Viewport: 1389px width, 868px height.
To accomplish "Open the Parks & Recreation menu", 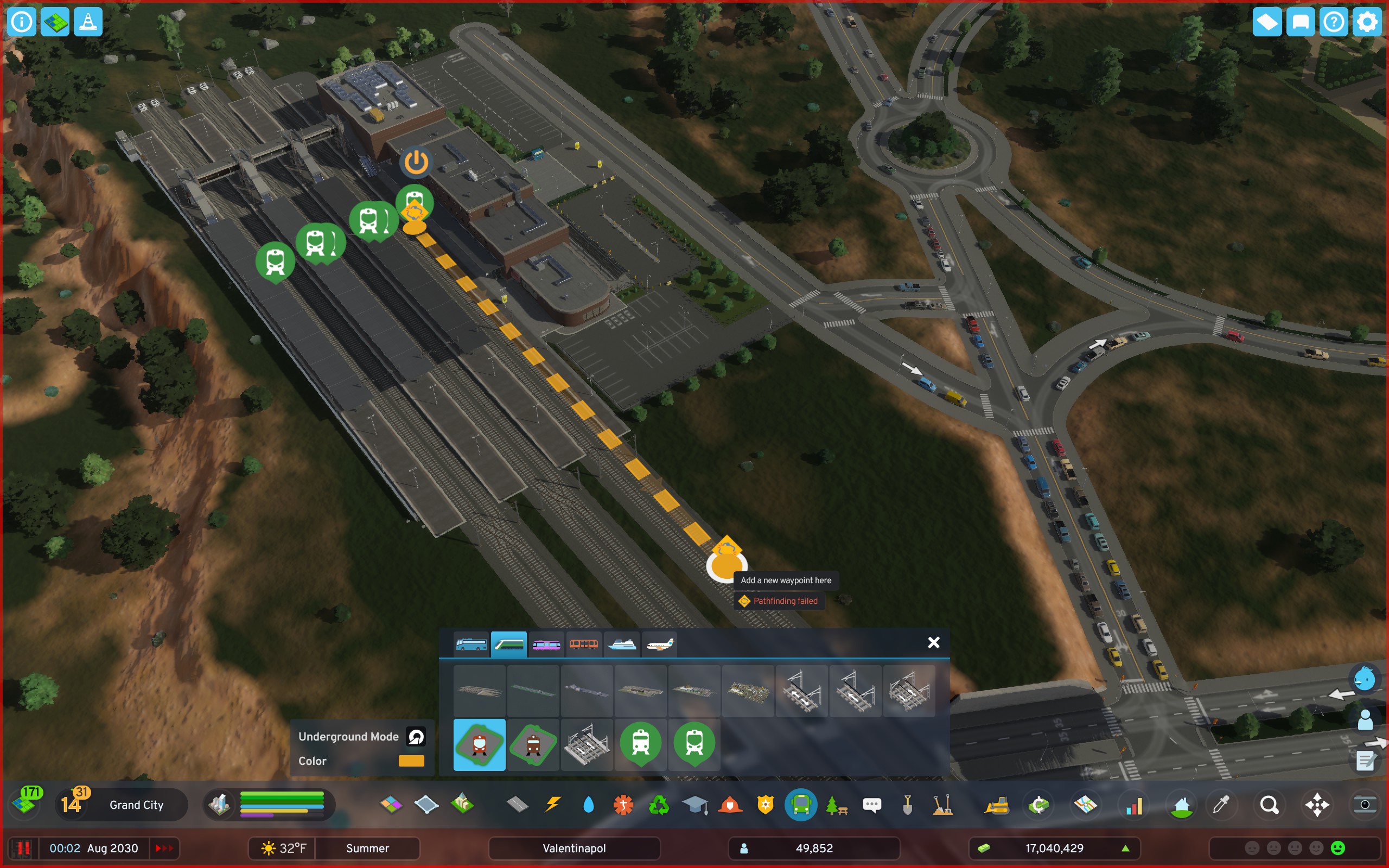I will (837, 805).
